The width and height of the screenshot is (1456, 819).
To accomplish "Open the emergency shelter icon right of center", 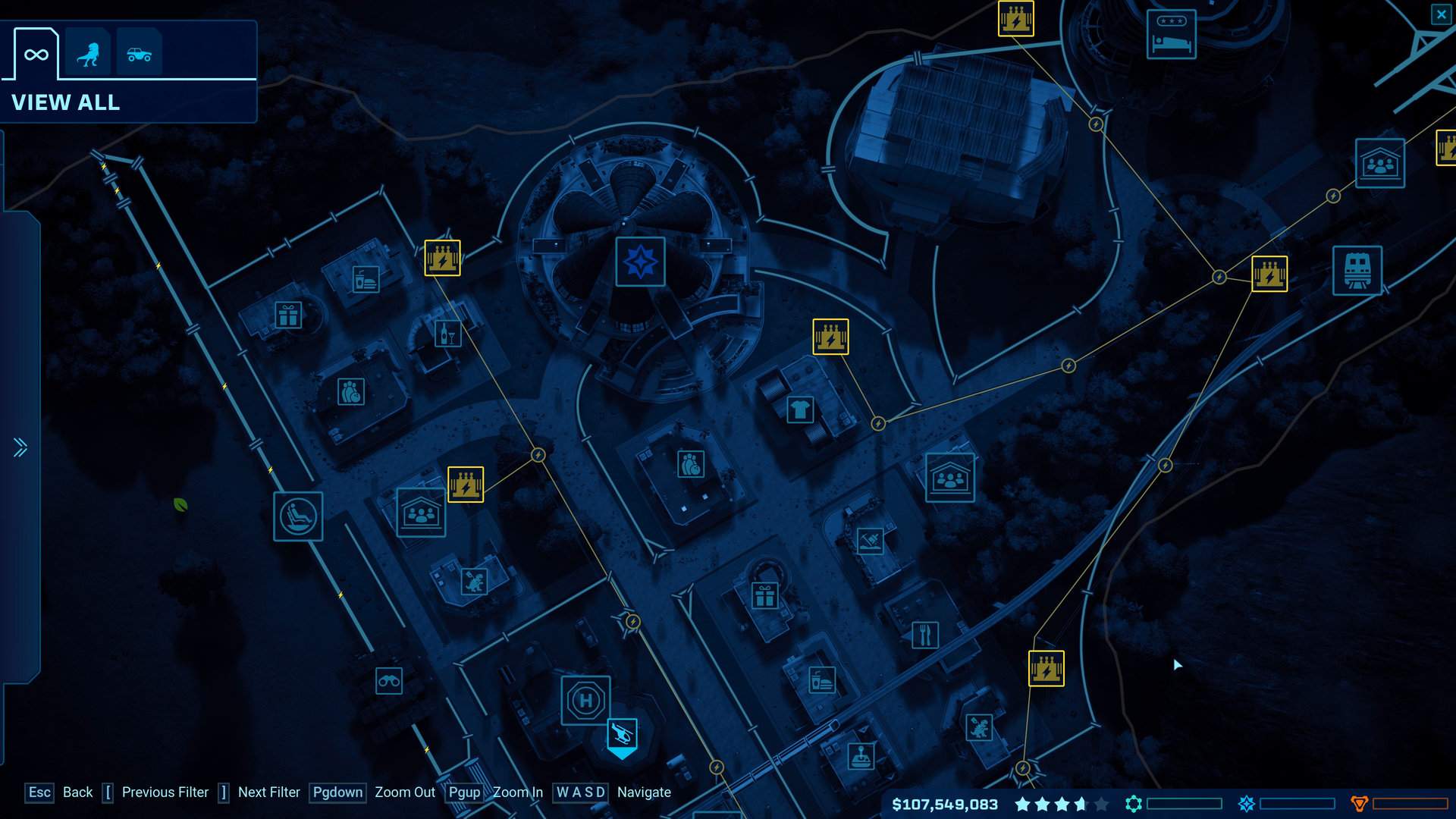I will pyautogui.click(x=950, y=479).
